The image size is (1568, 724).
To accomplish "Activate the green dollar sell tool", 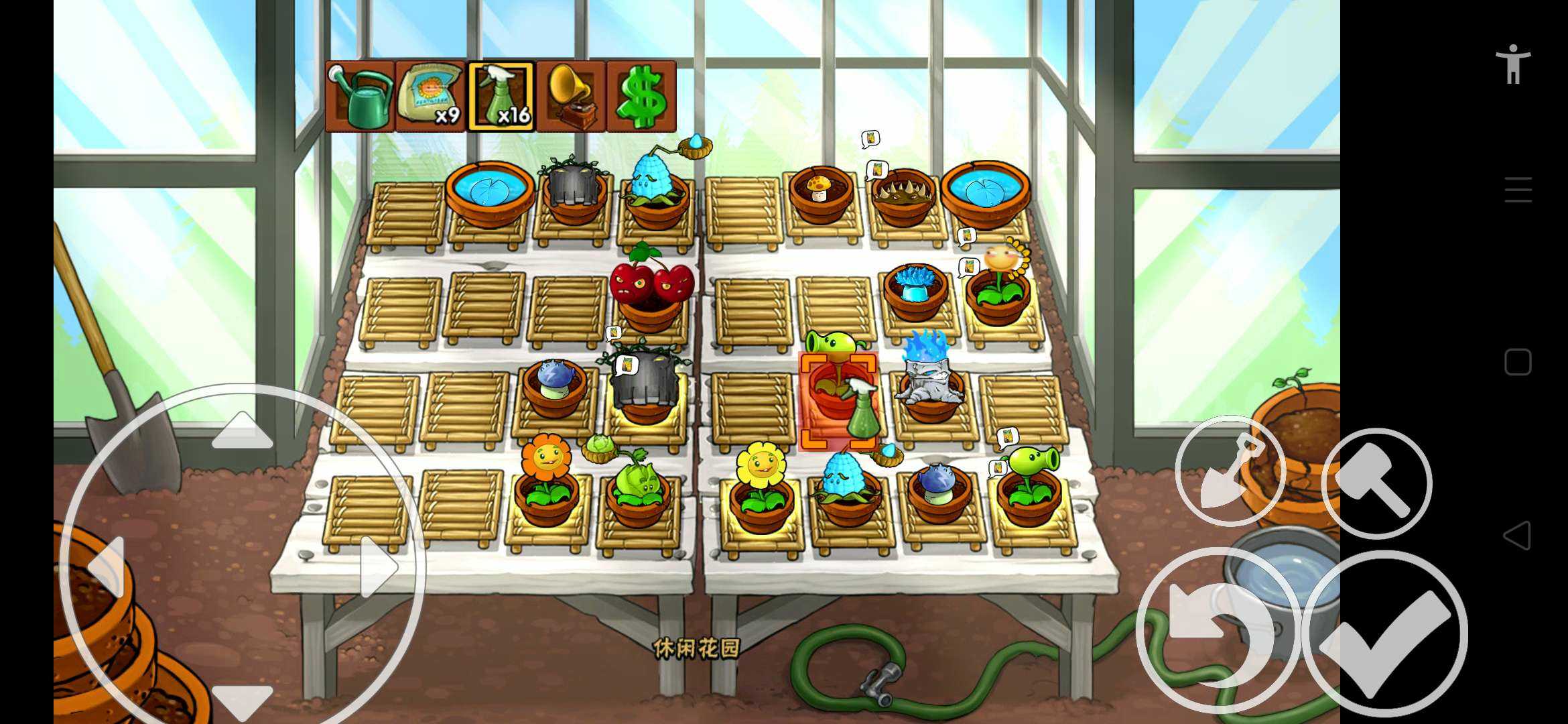I will pyautogui.click(x=641, y=97).
